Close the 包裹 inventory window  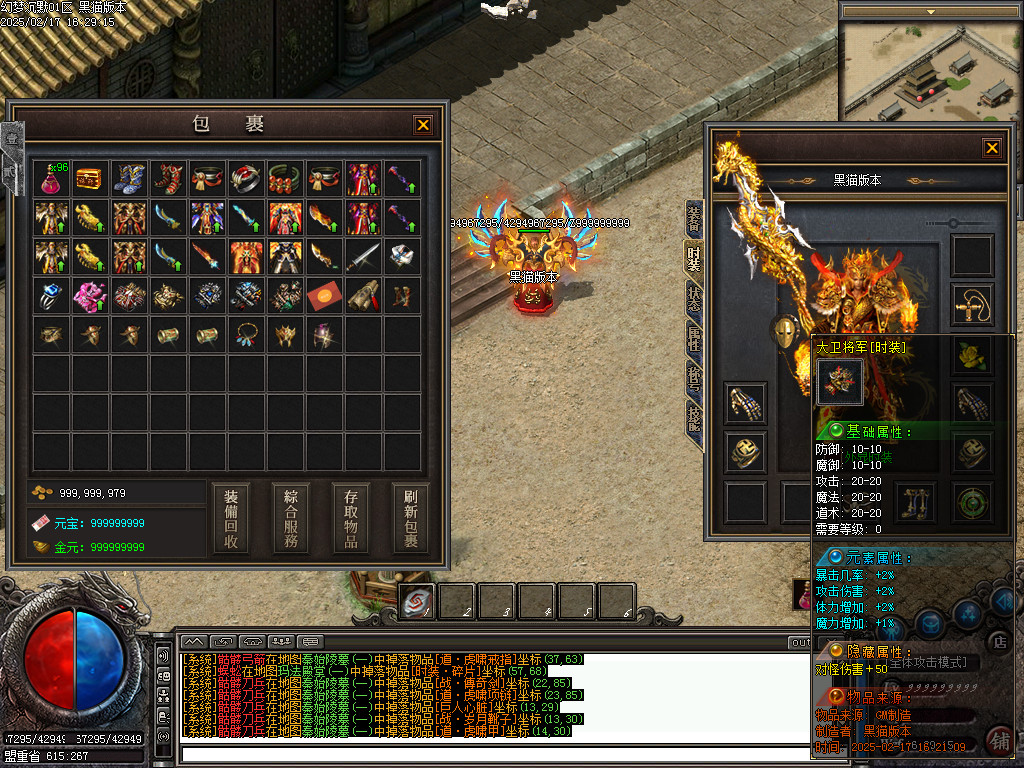click(x=423, y=125)
